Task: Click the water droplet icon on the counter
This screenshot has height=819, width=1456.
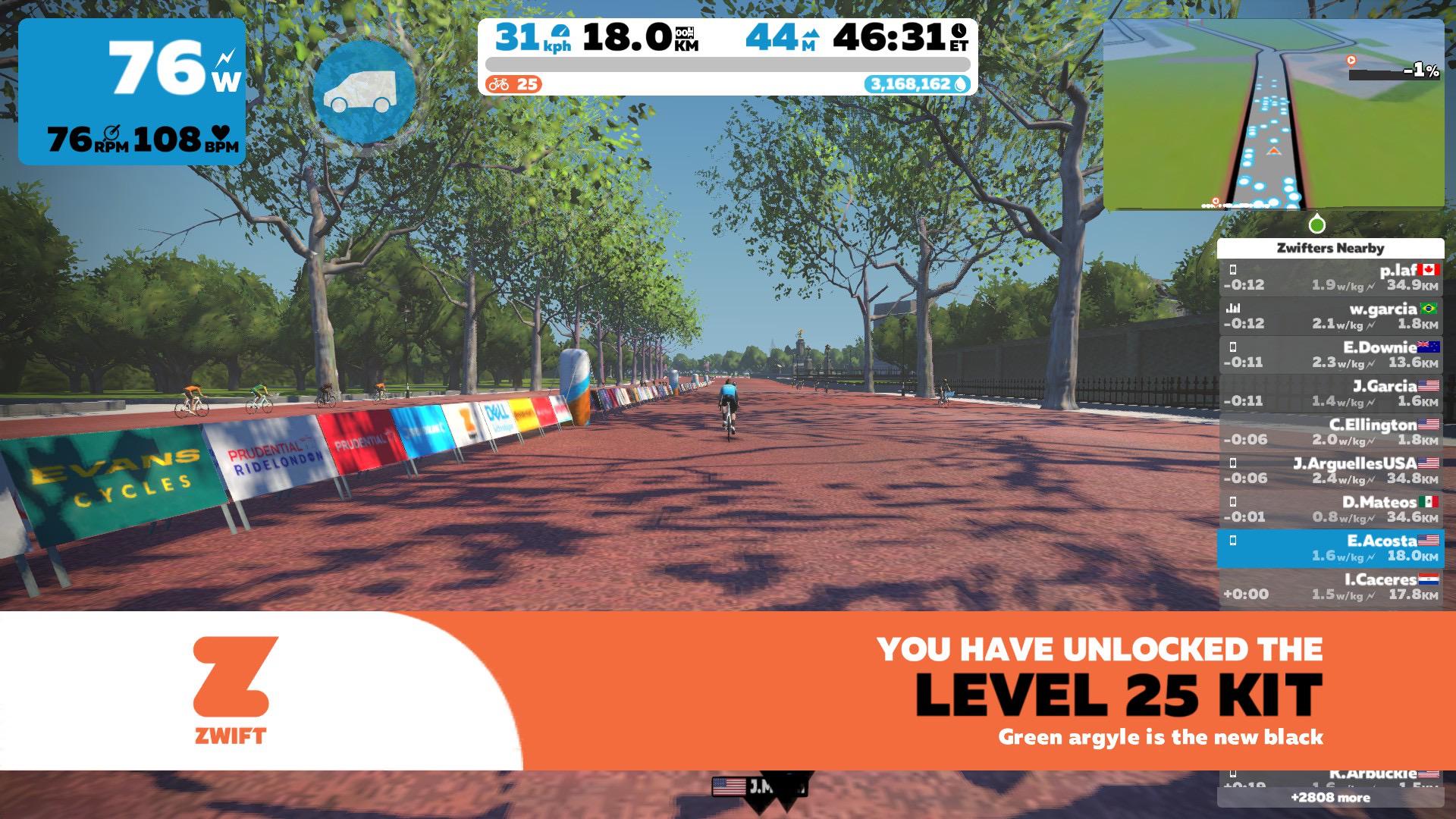Action: [x=960, y=85]
